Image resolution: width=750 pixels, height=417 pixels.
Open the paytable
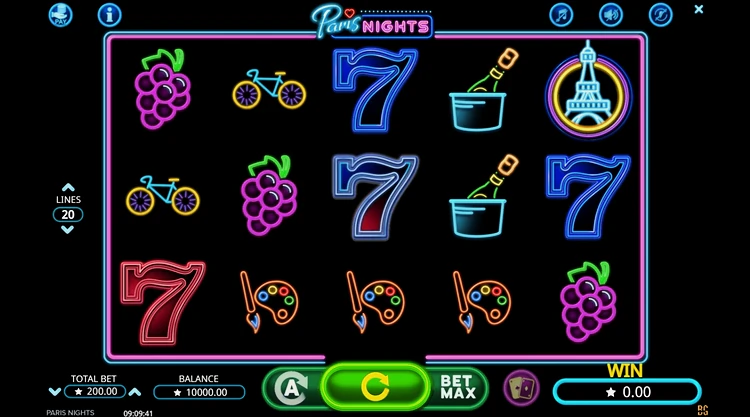point(62,14)
